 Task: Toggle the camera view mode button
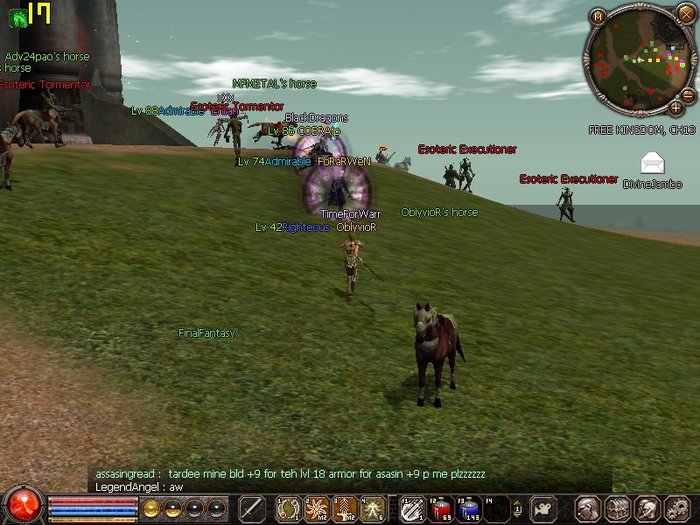click(543, 509)
